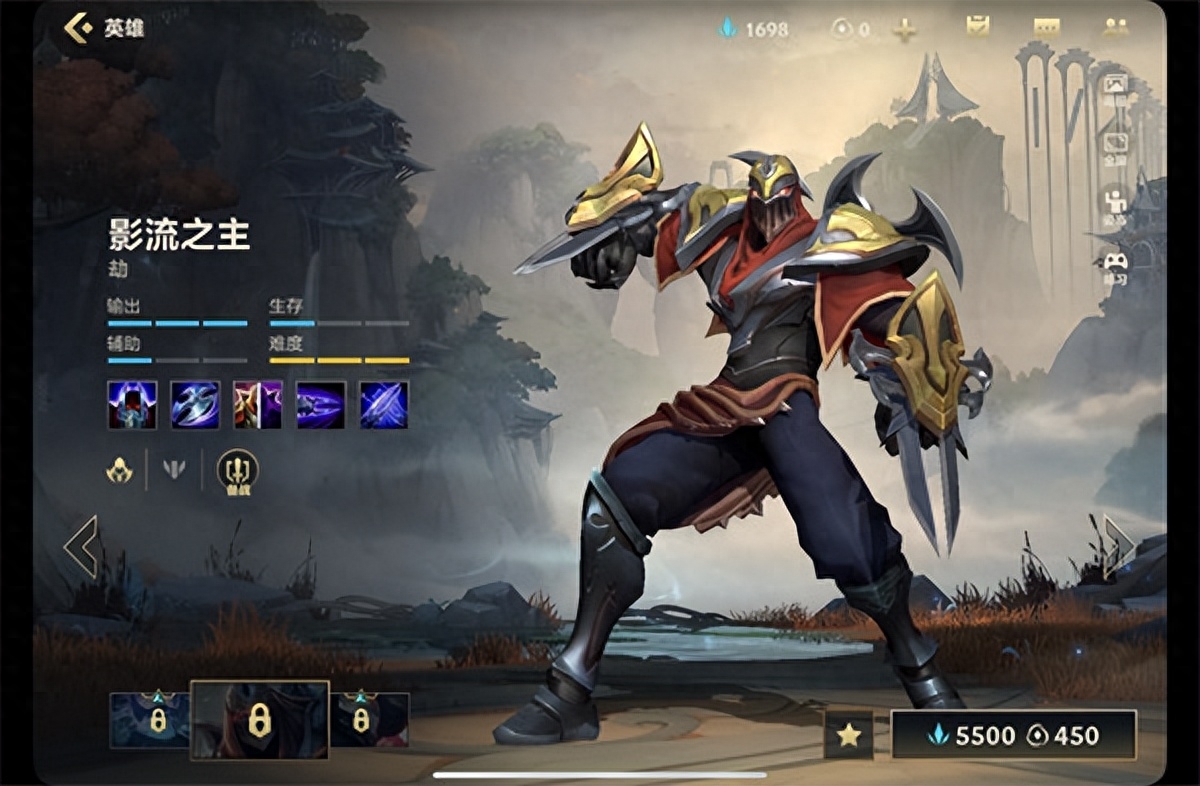Select the center locked Zed skin thumbnail
The image size is (1200, 786).
(x=259, y=719)
